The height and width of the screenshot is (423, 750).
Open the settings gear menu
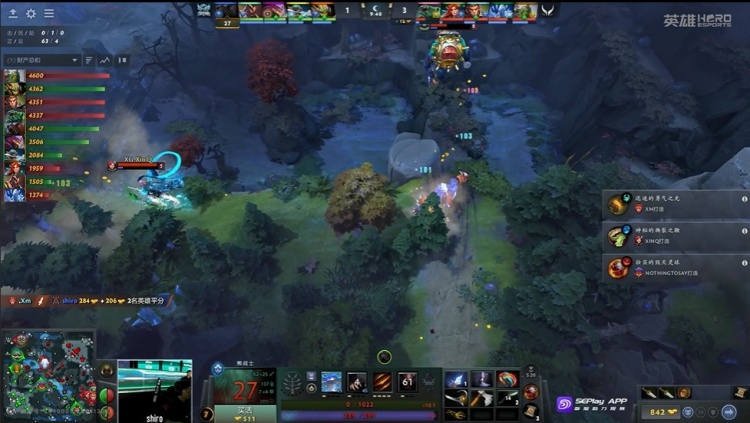[30, 13]
